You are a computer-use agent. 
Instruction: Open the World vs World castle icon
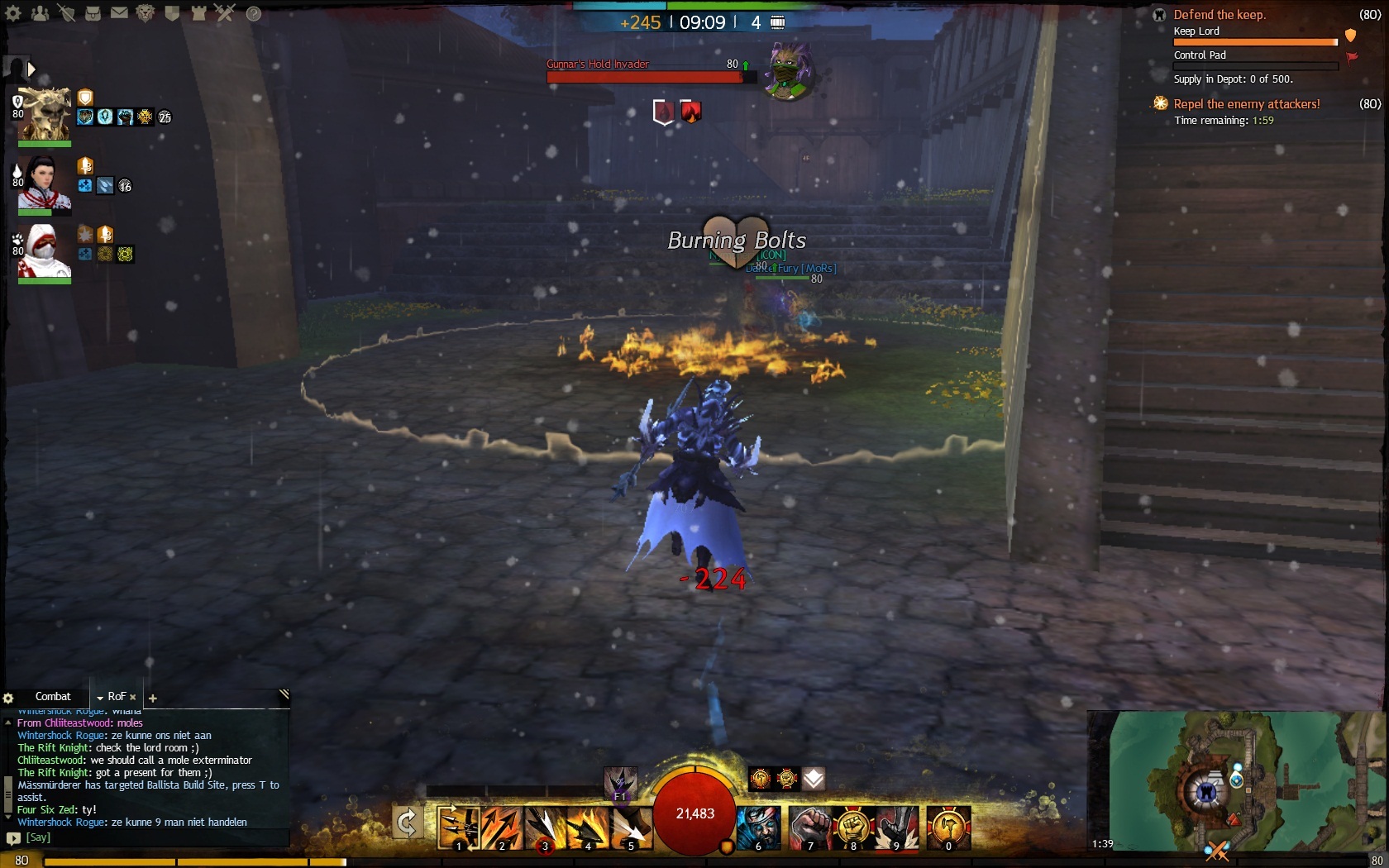coord(198,13)
